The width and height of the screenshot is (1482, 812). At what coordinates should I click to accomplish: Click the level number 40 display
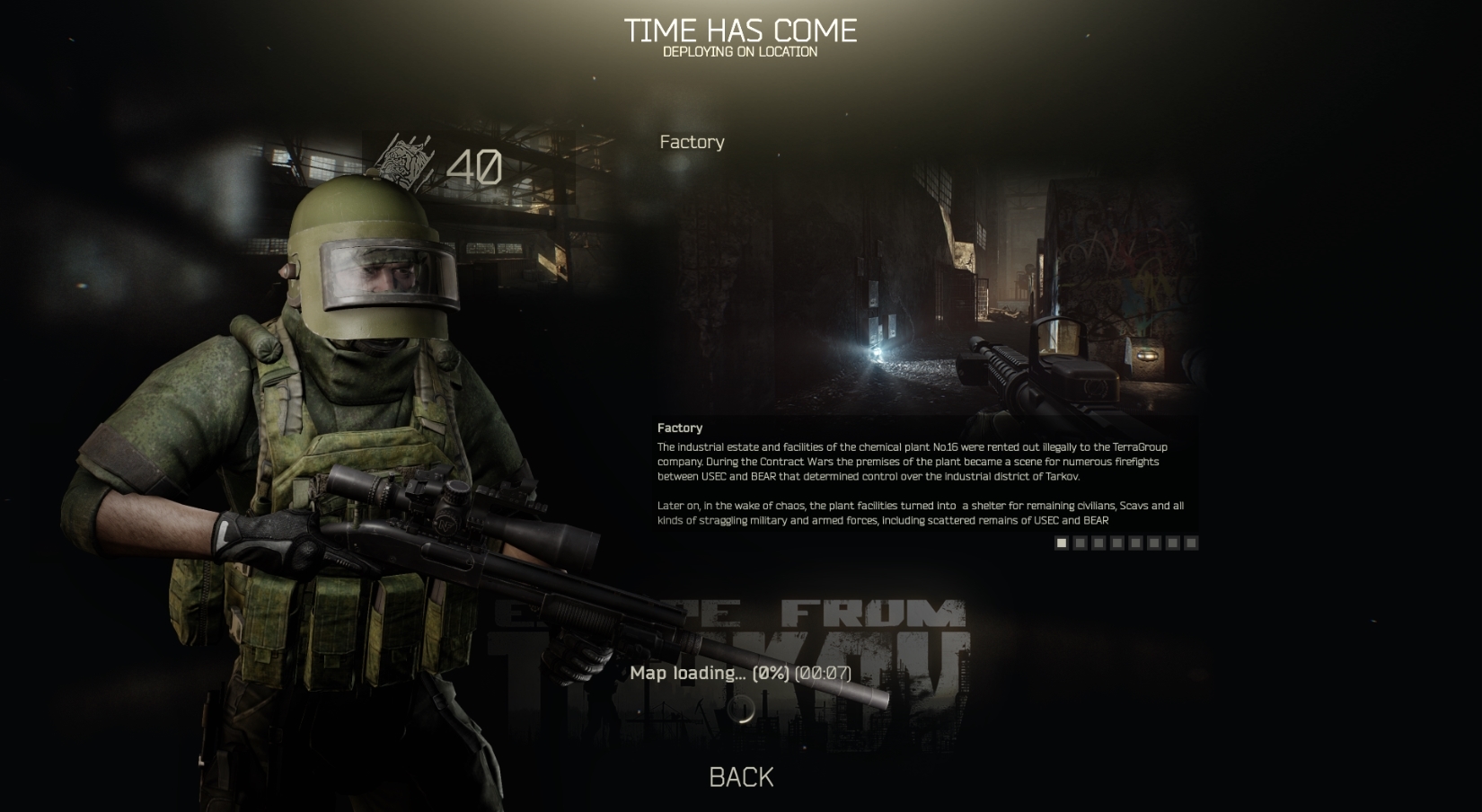point(473,165)
